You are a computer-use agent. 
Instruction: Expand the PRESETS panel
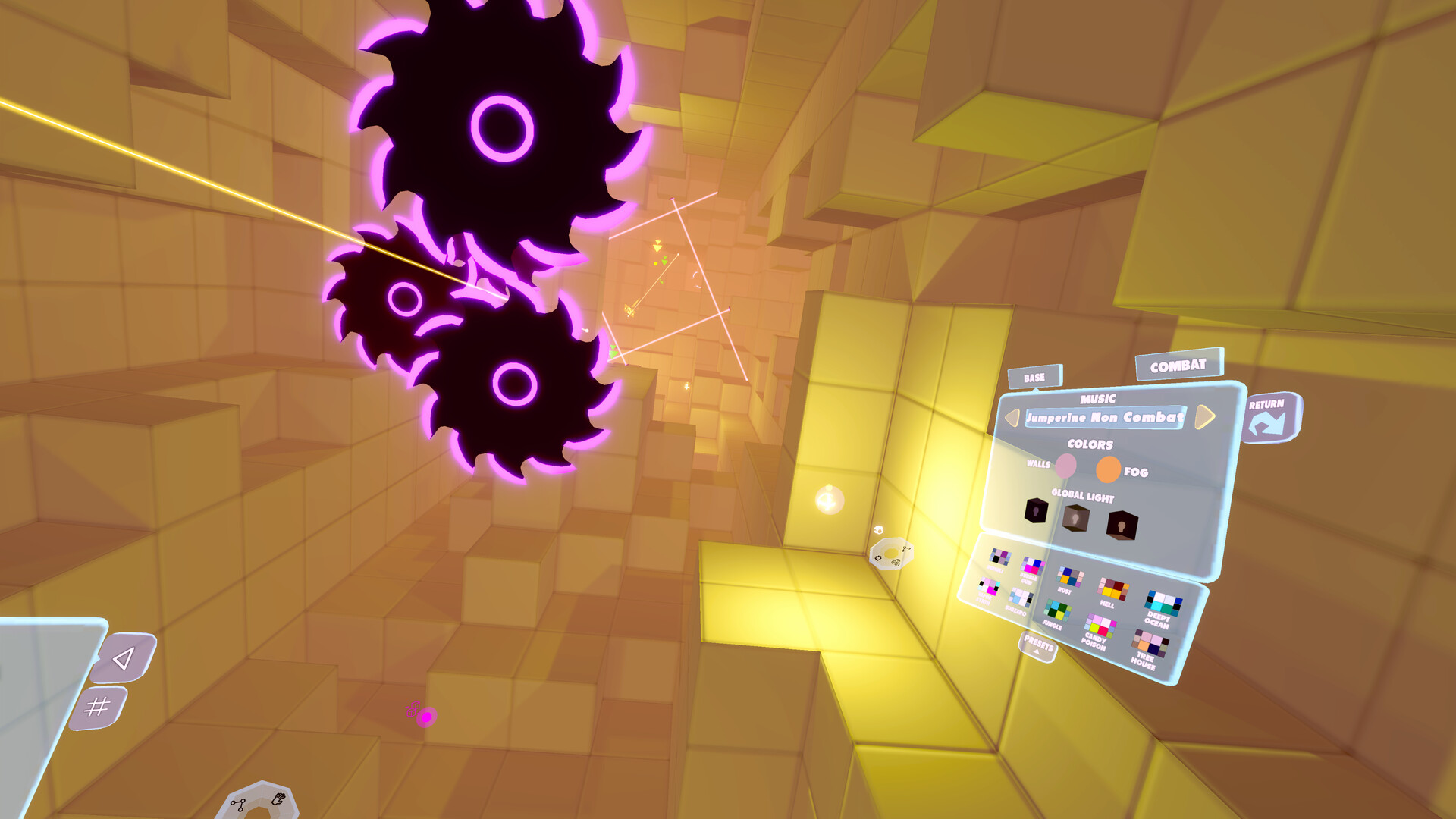pos(1037,645)
